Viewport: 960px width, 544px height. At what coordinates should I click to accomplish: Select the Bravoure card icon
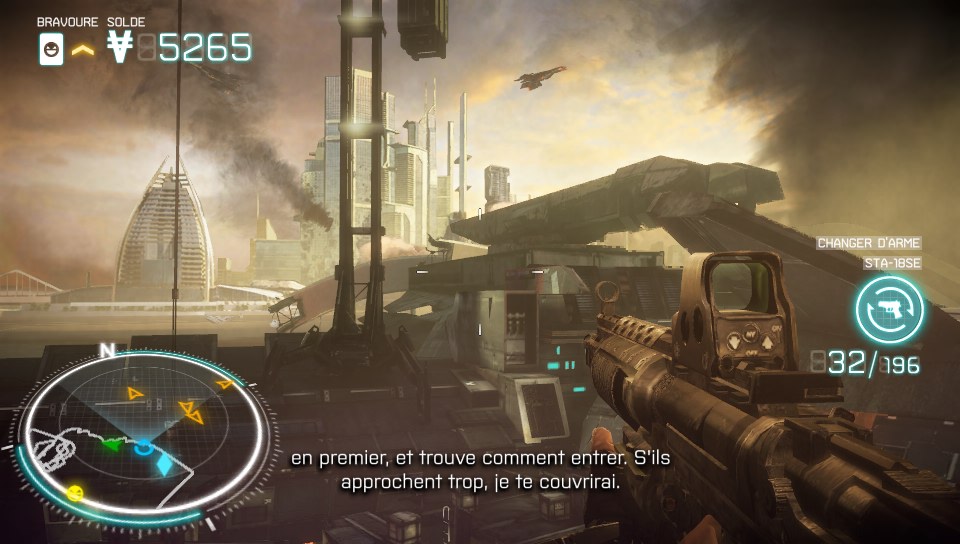(51, 49)
